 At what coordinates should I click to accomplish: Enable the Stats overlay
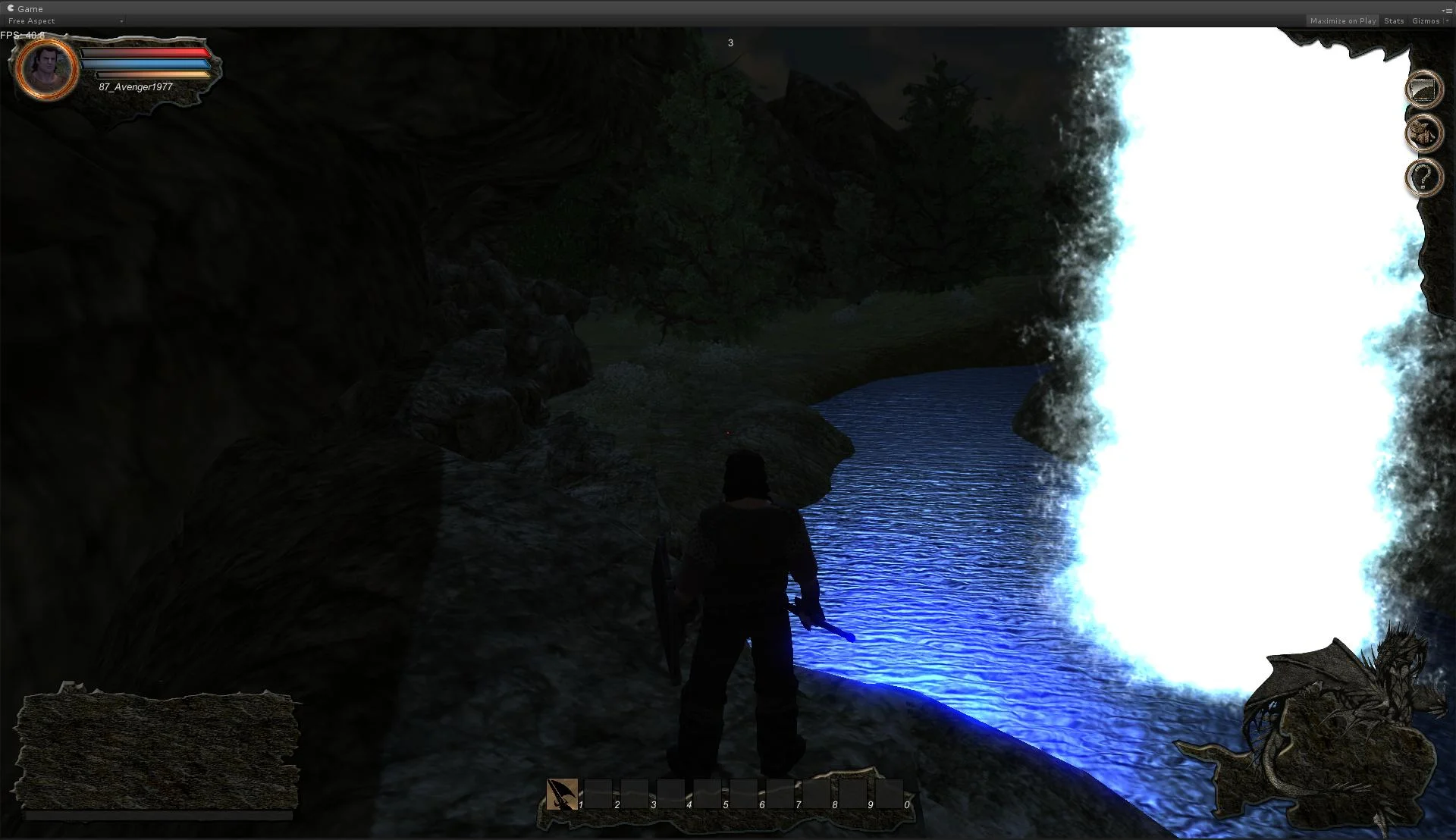[x=1394, y=20]
